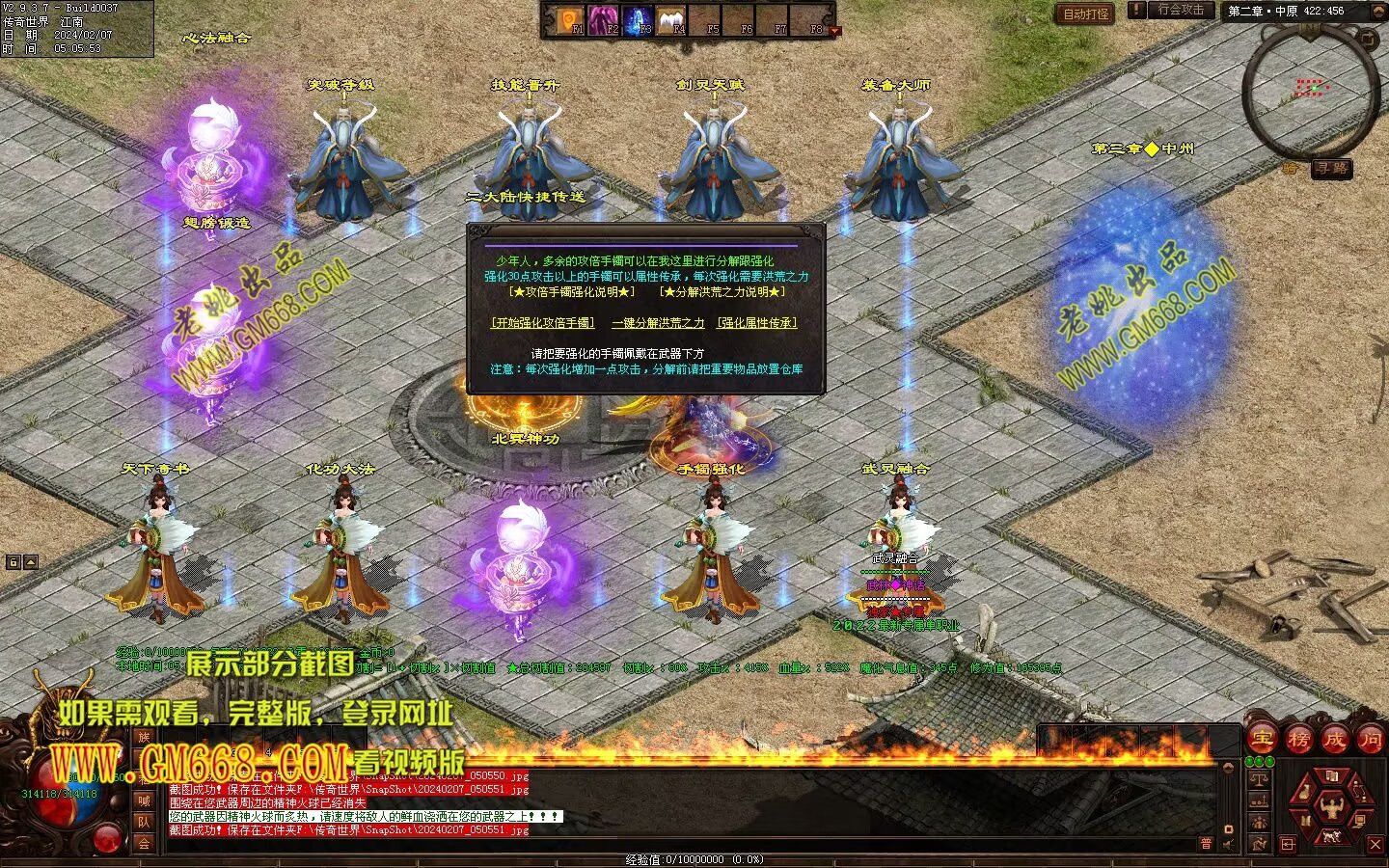Open the 成 achievements button
The height and width of the screenshot is (868, 1389).
pyautogui.click(x=1334, y=740)
